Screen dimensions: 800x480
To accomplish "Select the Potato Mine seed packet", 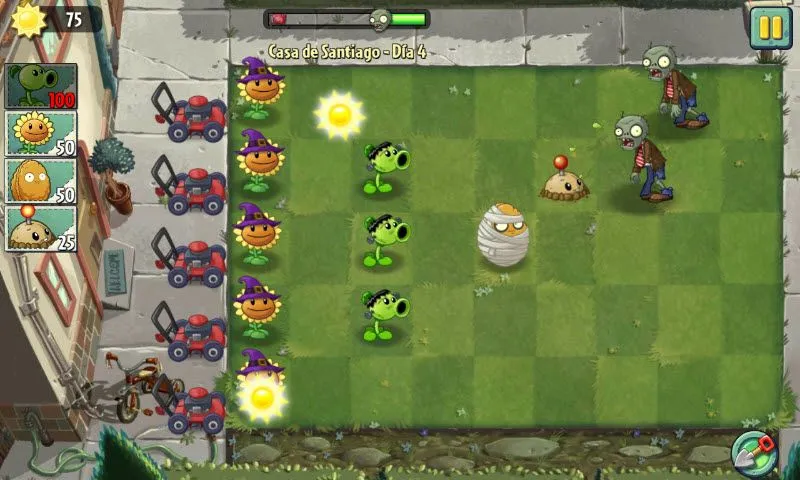I will 42,227.
